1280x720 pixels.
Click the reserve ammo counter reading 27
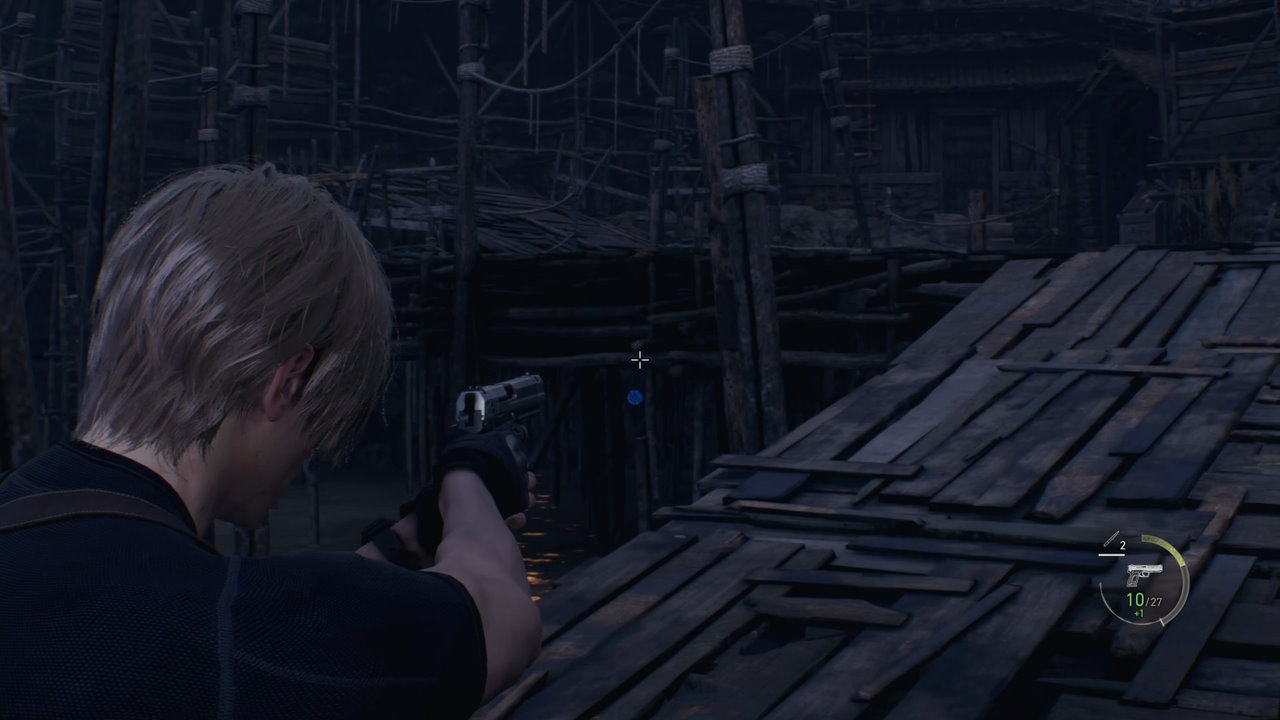point(1154,600)
